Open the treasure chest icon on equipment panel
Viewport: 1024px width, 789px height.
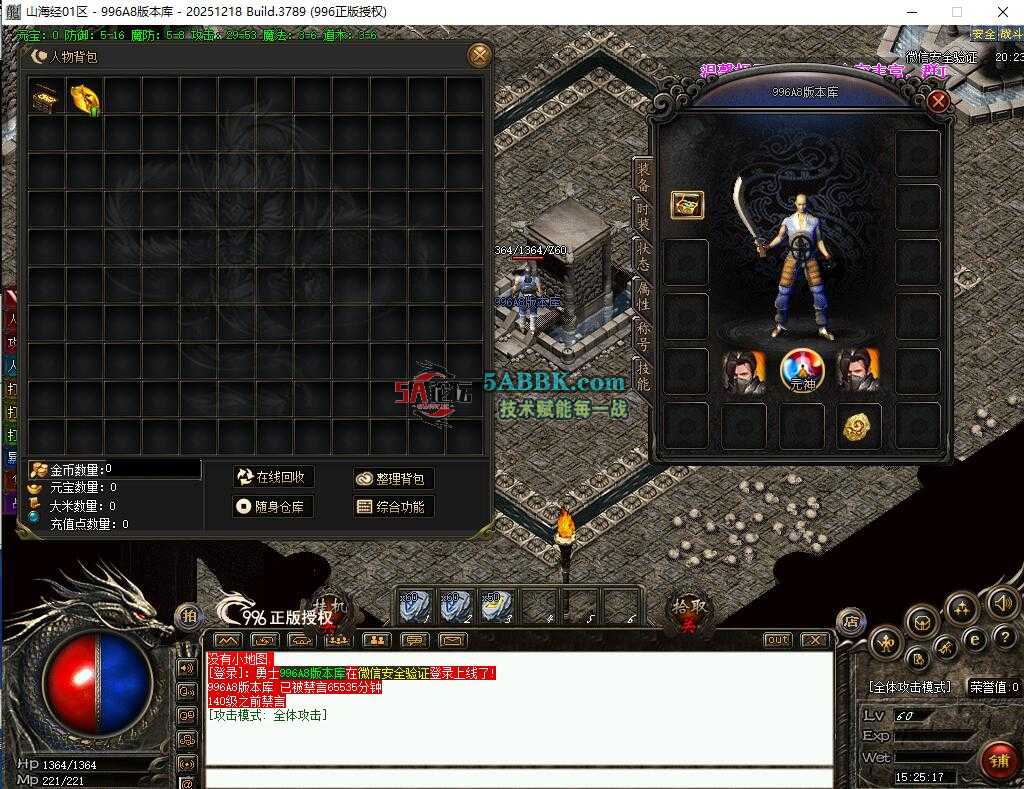687,205
